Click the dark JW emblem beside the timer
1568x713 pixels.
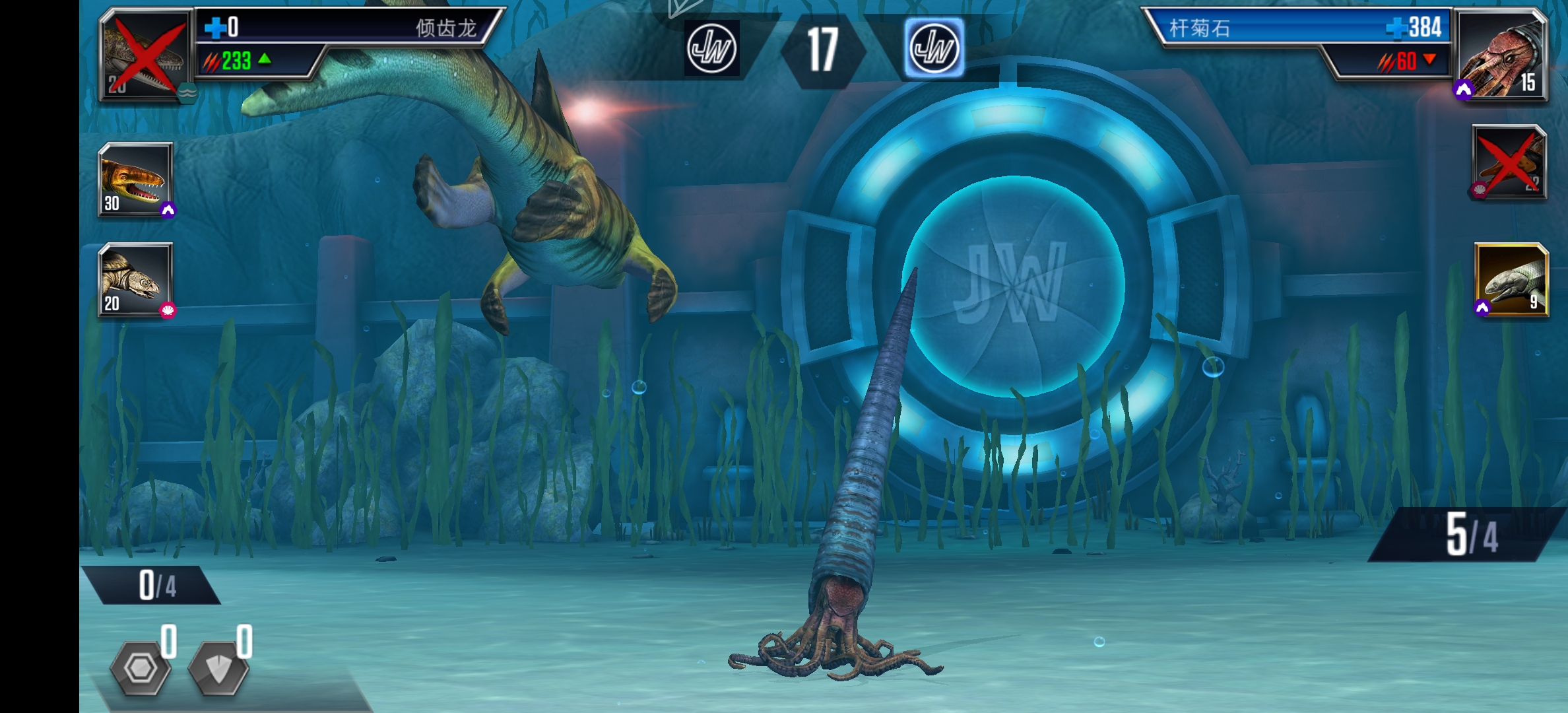711,48
